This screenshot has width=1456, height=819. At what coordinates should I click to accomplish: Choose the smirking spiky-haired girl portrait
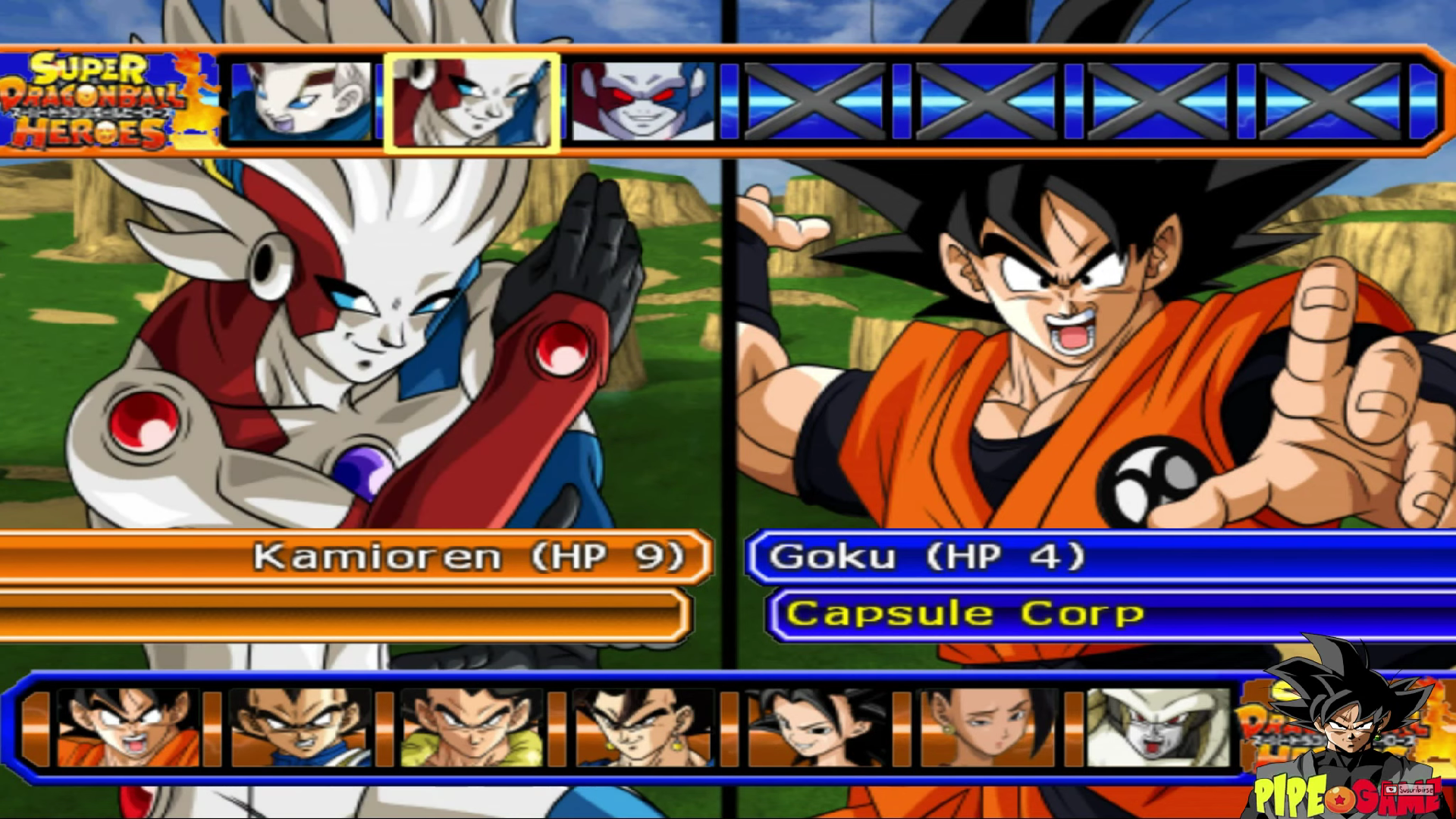815,728
